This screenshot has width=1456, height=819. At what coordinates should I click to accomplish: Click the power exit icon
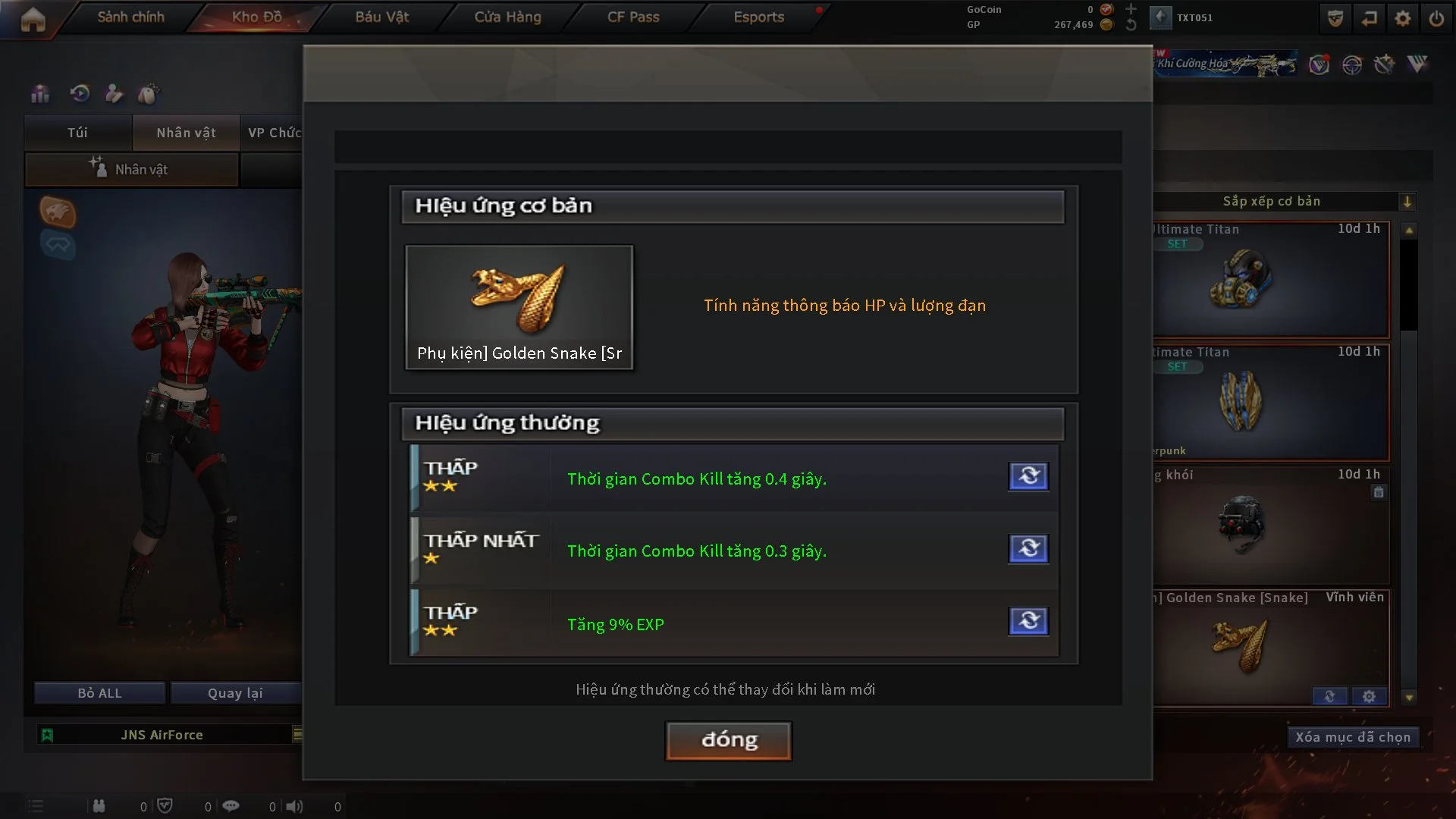click(x=1436, y=18)
